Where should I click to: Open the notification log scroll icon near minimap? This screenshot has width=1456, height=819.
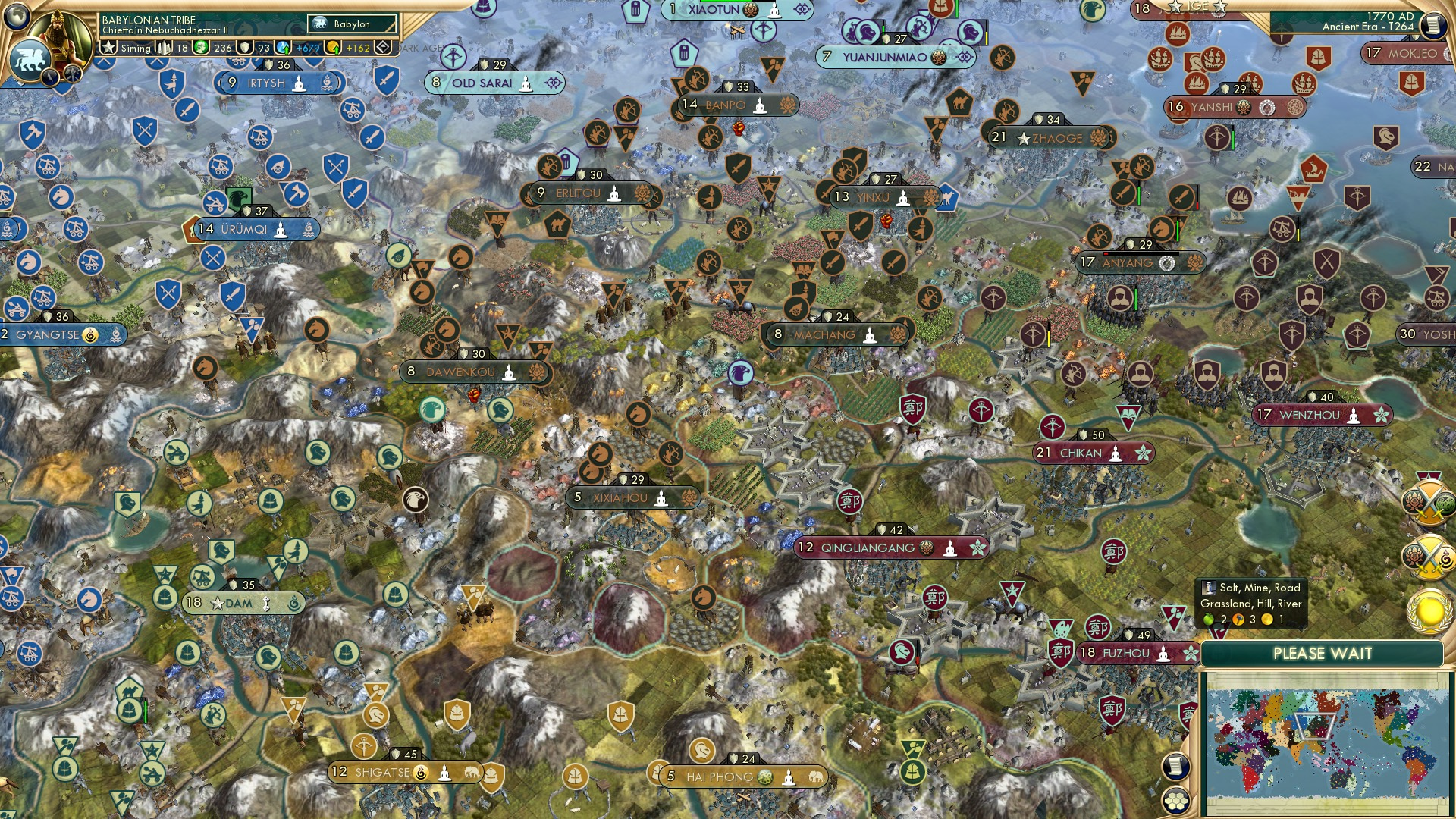click(x=1176, y=767)
